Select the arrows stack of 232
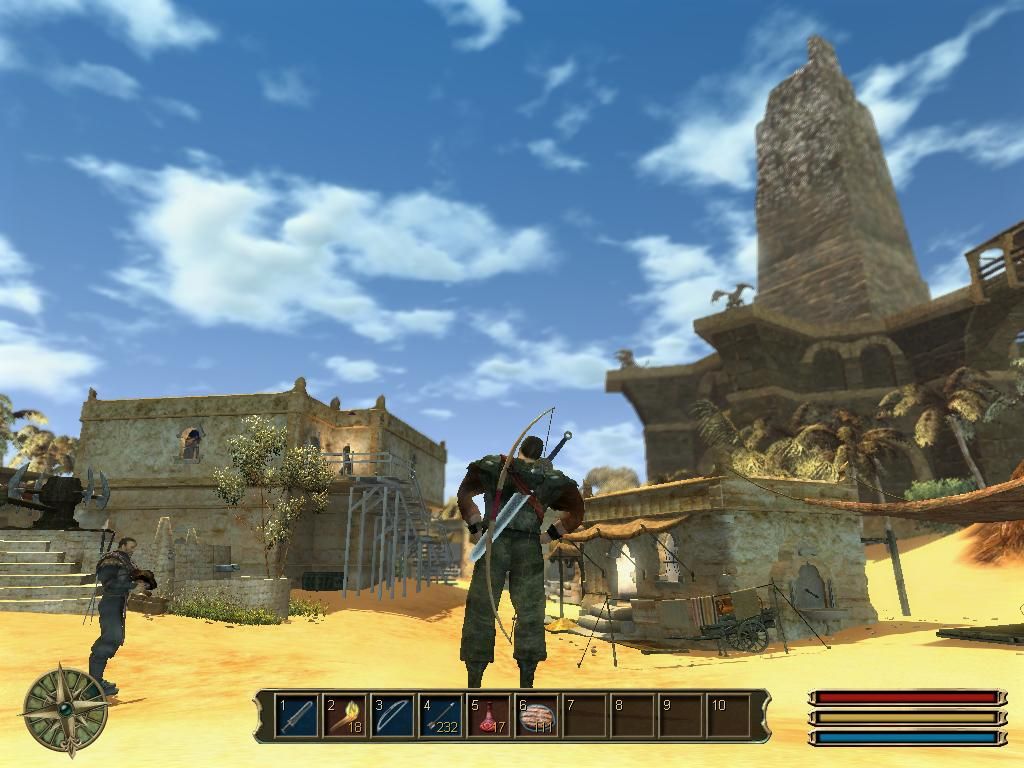 441,716
